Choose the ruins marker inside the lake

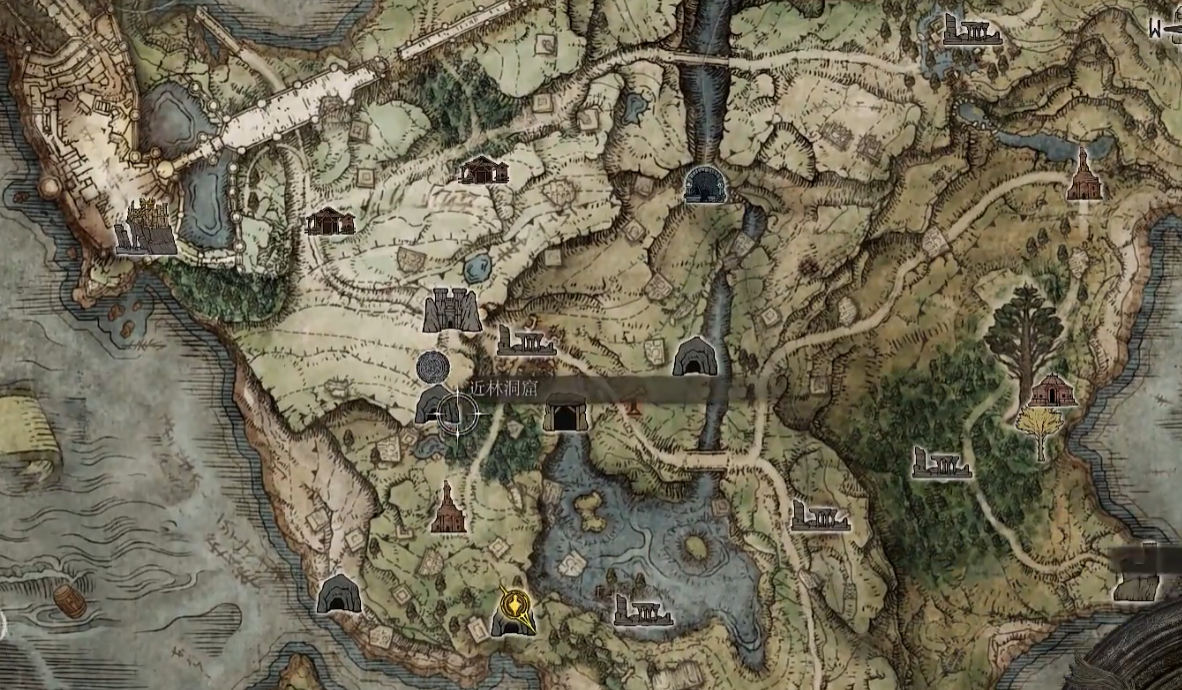click(638, 610)
